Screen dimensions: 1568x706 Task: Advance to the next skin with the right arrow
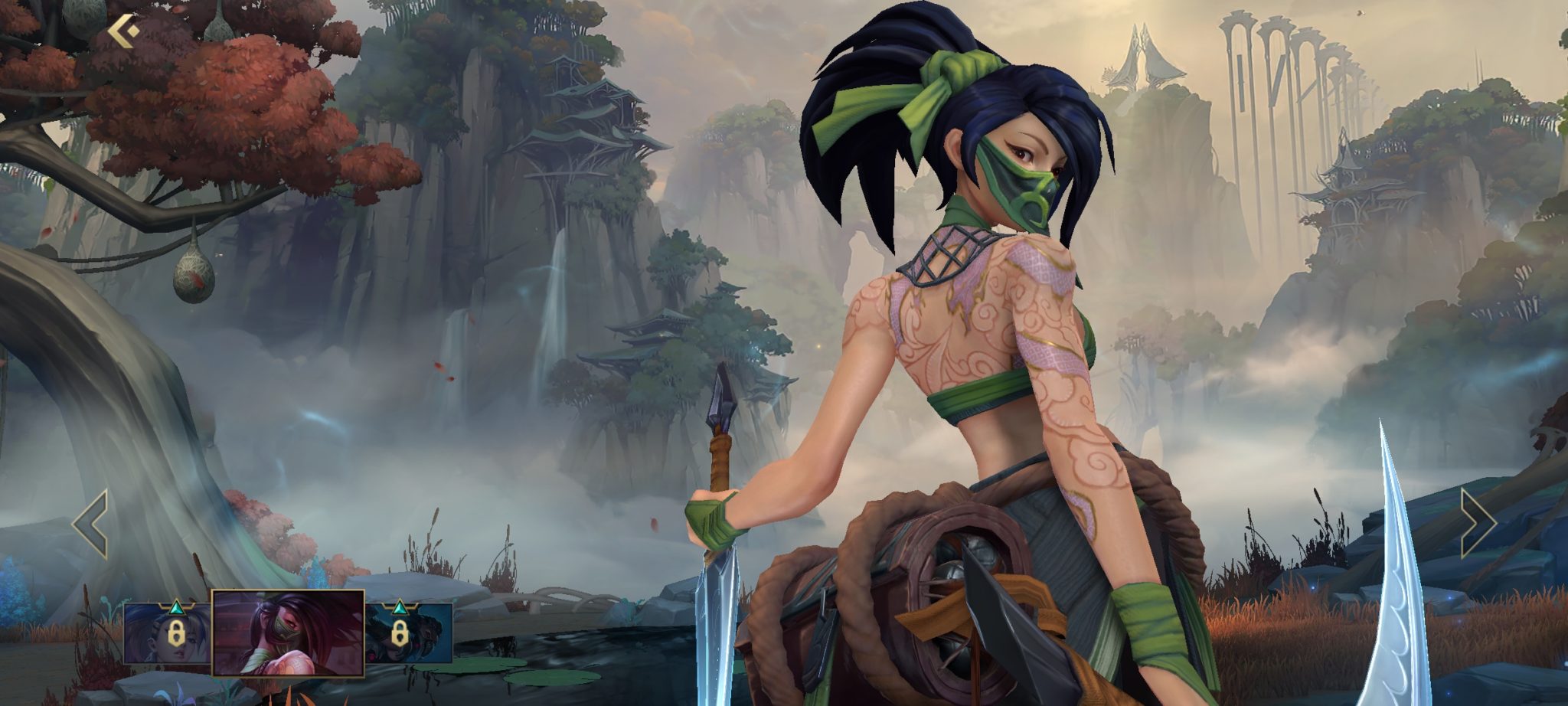pyautogui.click(x=1477, y=524)
